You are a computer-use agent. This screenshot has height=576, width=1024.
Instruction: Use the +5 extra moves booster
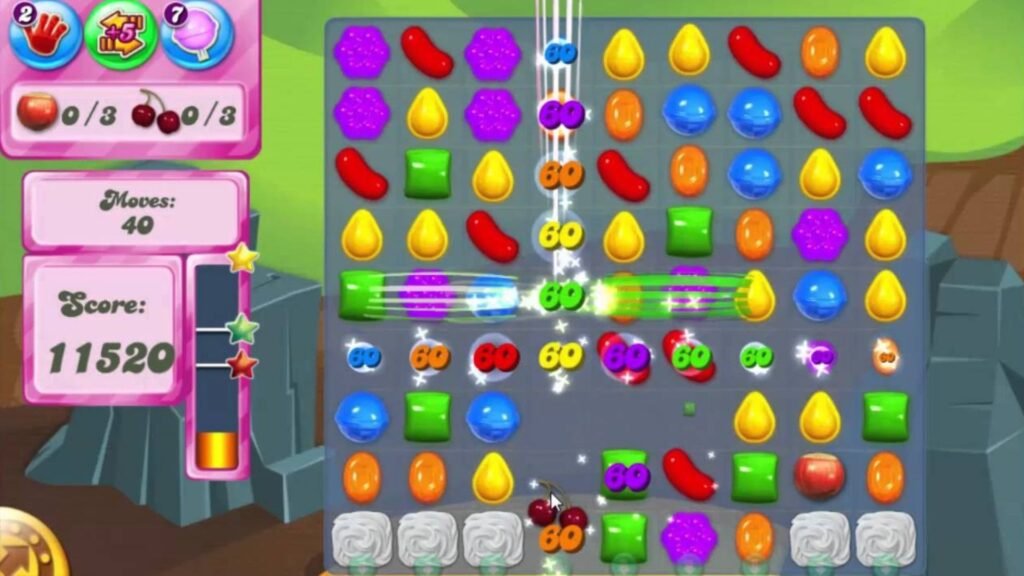point(120,35)
